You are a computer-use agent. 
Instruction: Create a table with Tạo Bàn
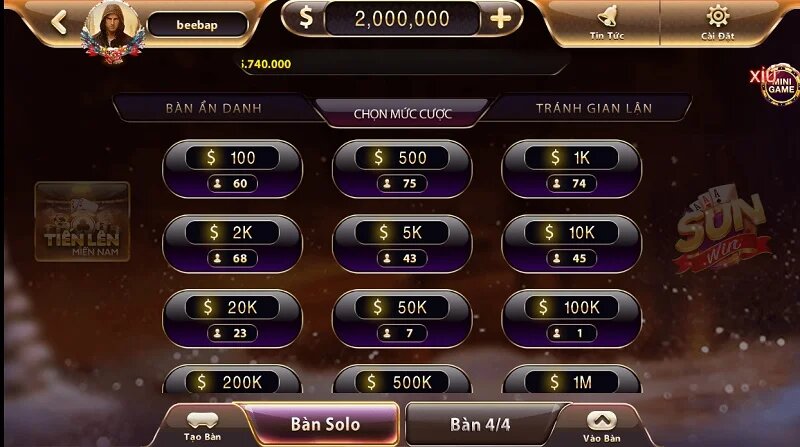click(202, 426)
